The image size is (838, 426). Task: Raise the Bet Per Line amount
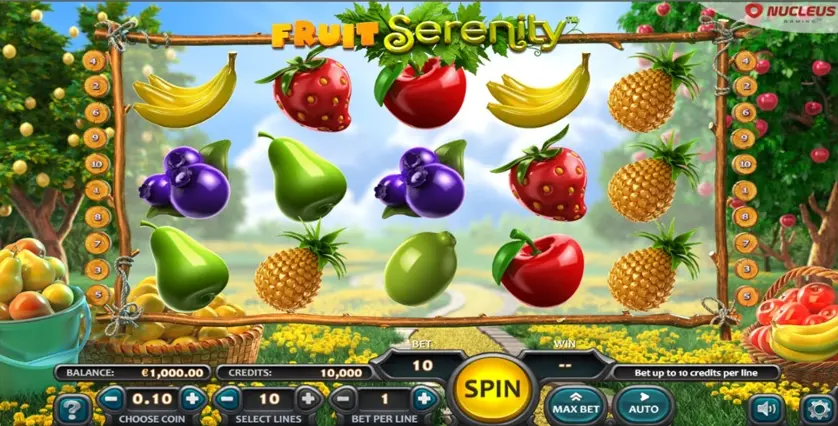[x=424, y=398]
